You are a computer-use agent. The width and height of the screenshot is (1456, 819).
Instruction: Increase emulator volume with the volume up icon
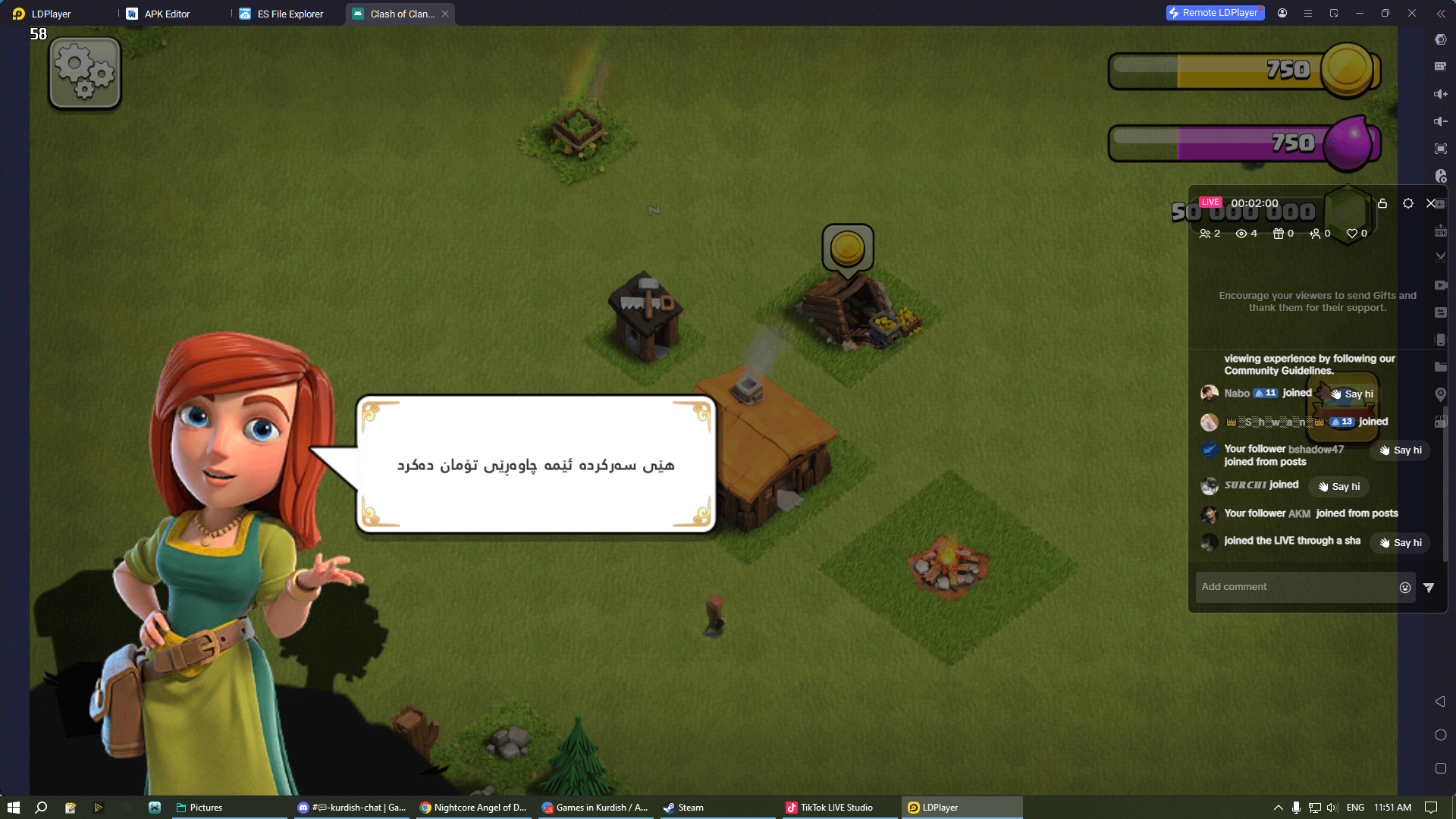(1441, 94)
